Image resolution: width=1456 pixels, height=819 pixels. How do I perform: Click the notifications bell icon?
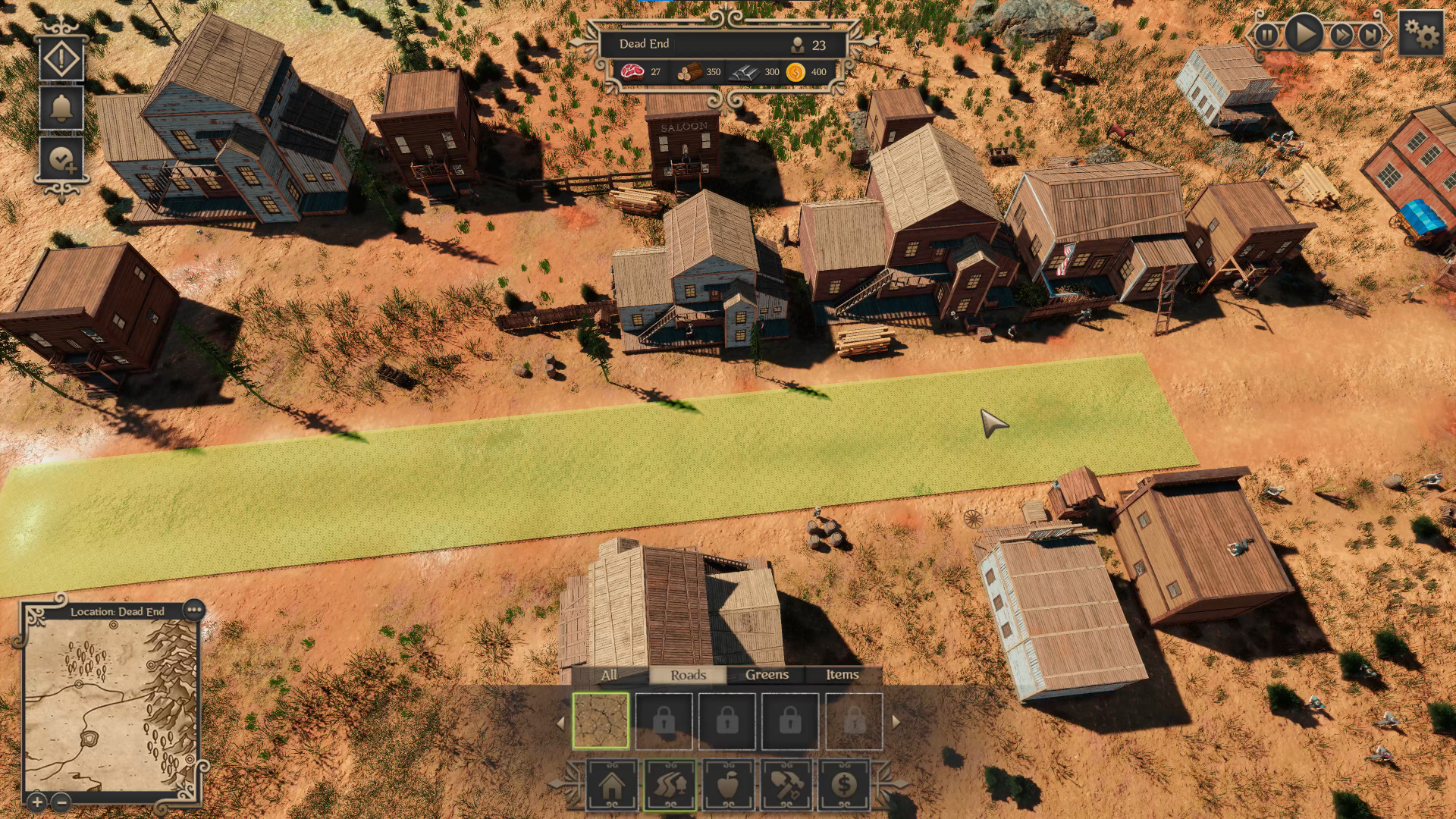[x=61, y=106]
